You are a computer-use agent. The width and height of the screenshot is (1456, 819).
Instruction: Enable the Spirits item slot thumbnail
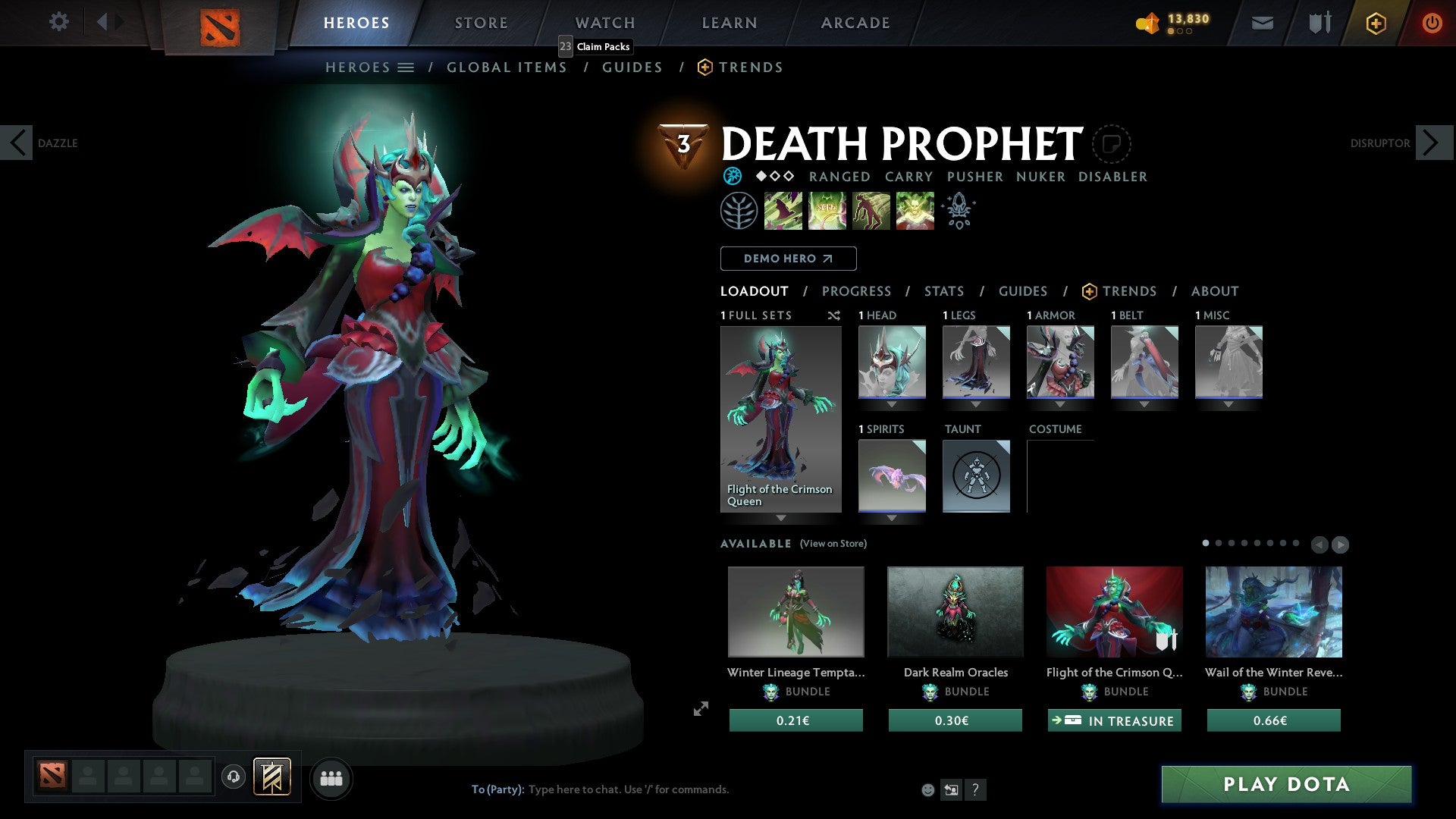[890, 476]
